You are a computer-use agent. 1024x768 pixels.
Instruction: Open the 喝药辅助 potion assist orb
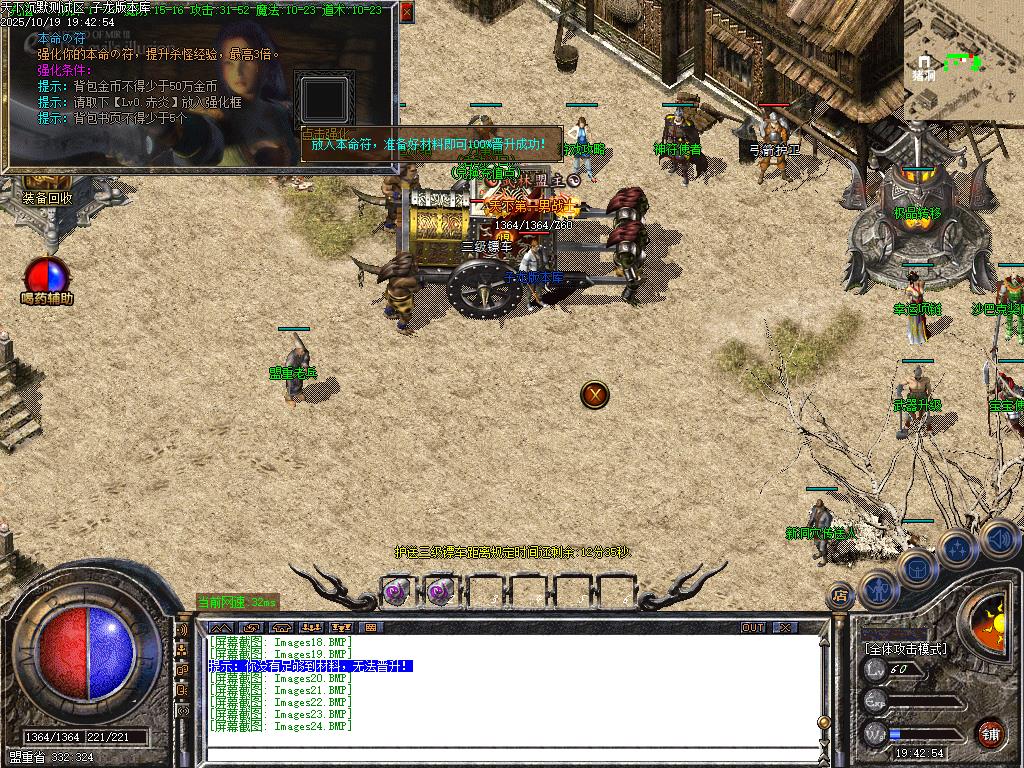(x=47, y=277)
